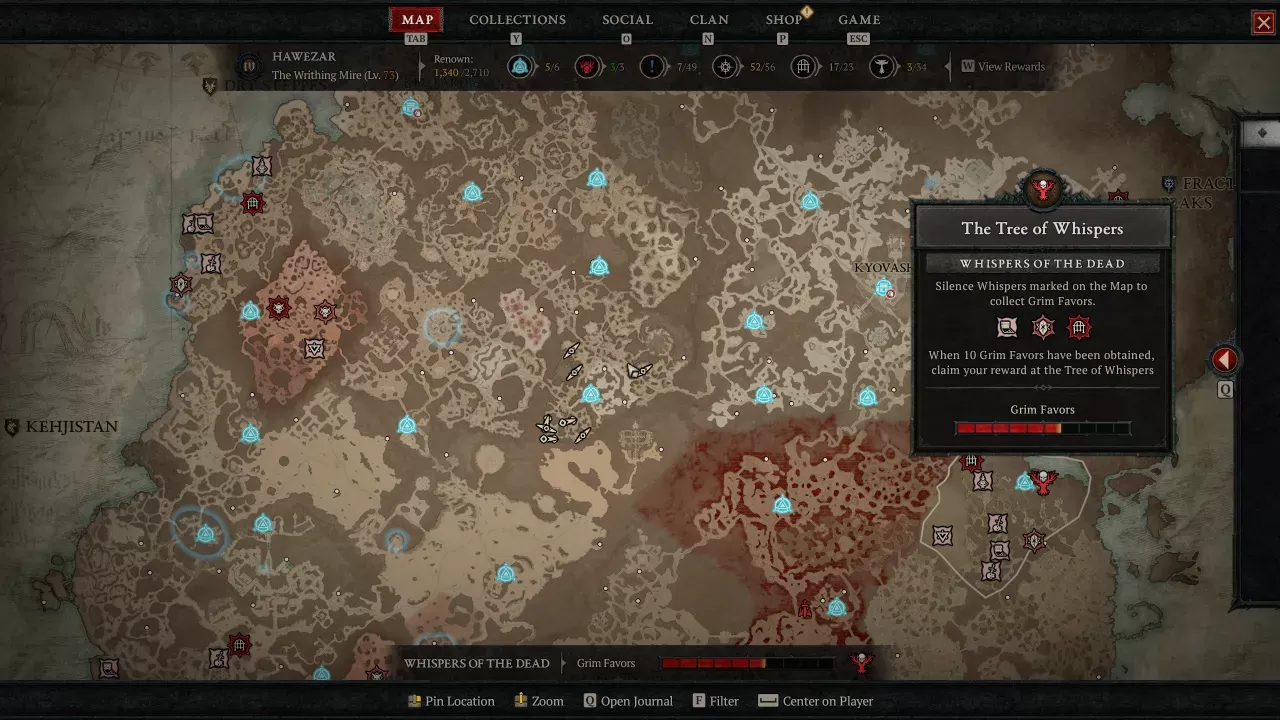
Task: Switch to the Clan tab
Action: (709, 20)
